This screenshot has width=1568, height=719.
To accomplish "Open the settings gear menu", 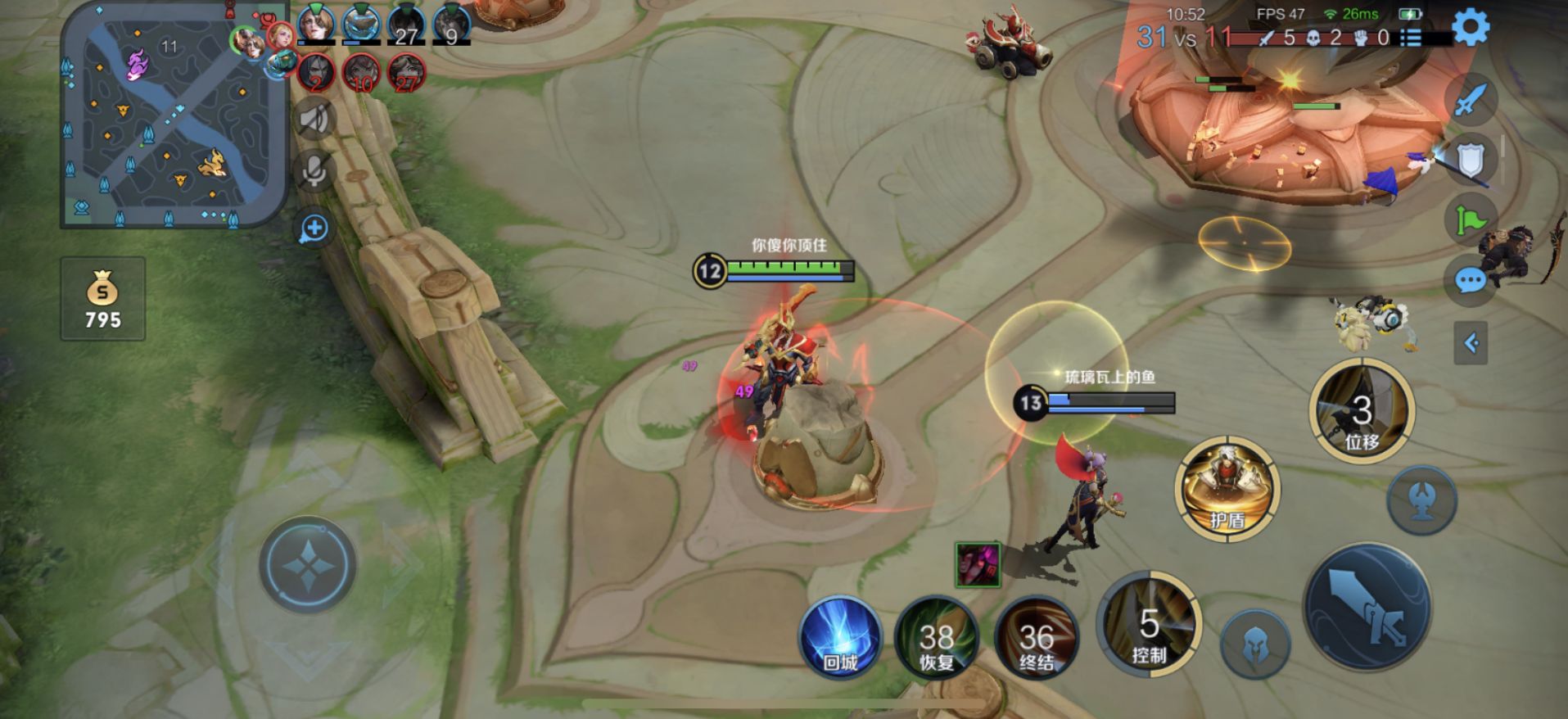I will click(x=1471, y=28).
